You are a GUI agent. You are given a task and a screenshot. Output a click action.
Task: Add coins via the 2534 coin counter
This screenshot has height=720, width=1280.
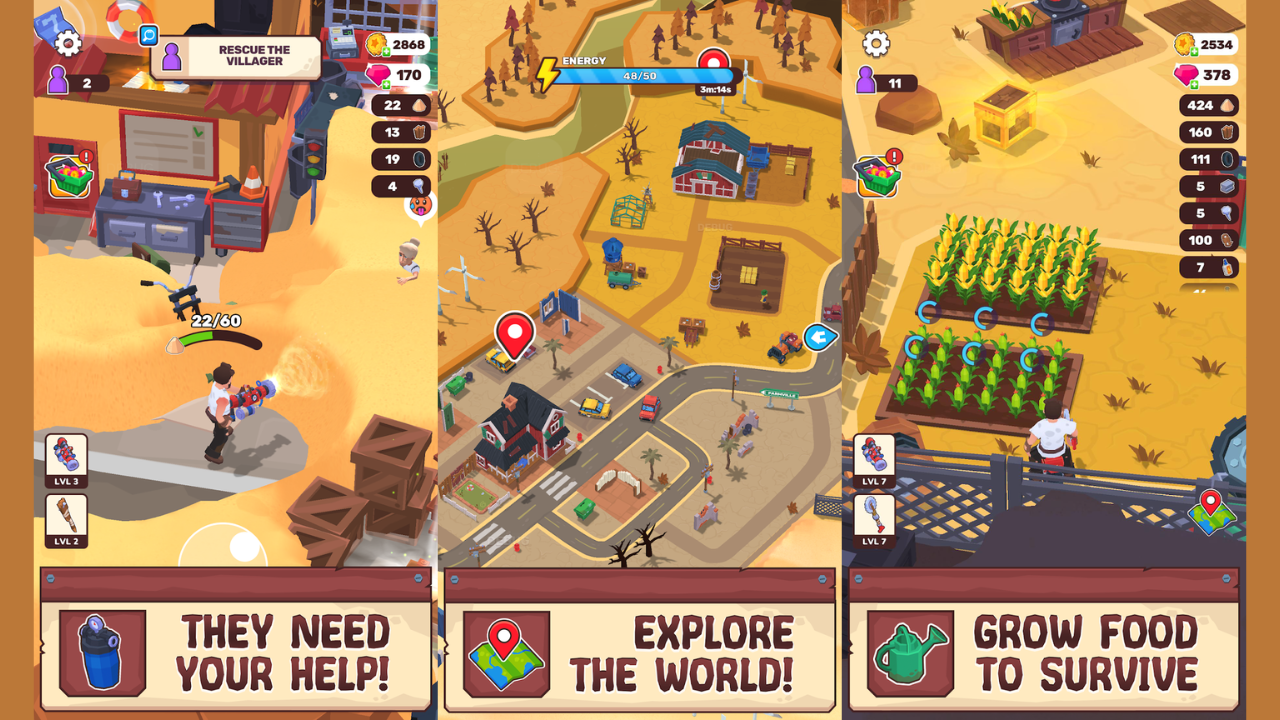1205,44
